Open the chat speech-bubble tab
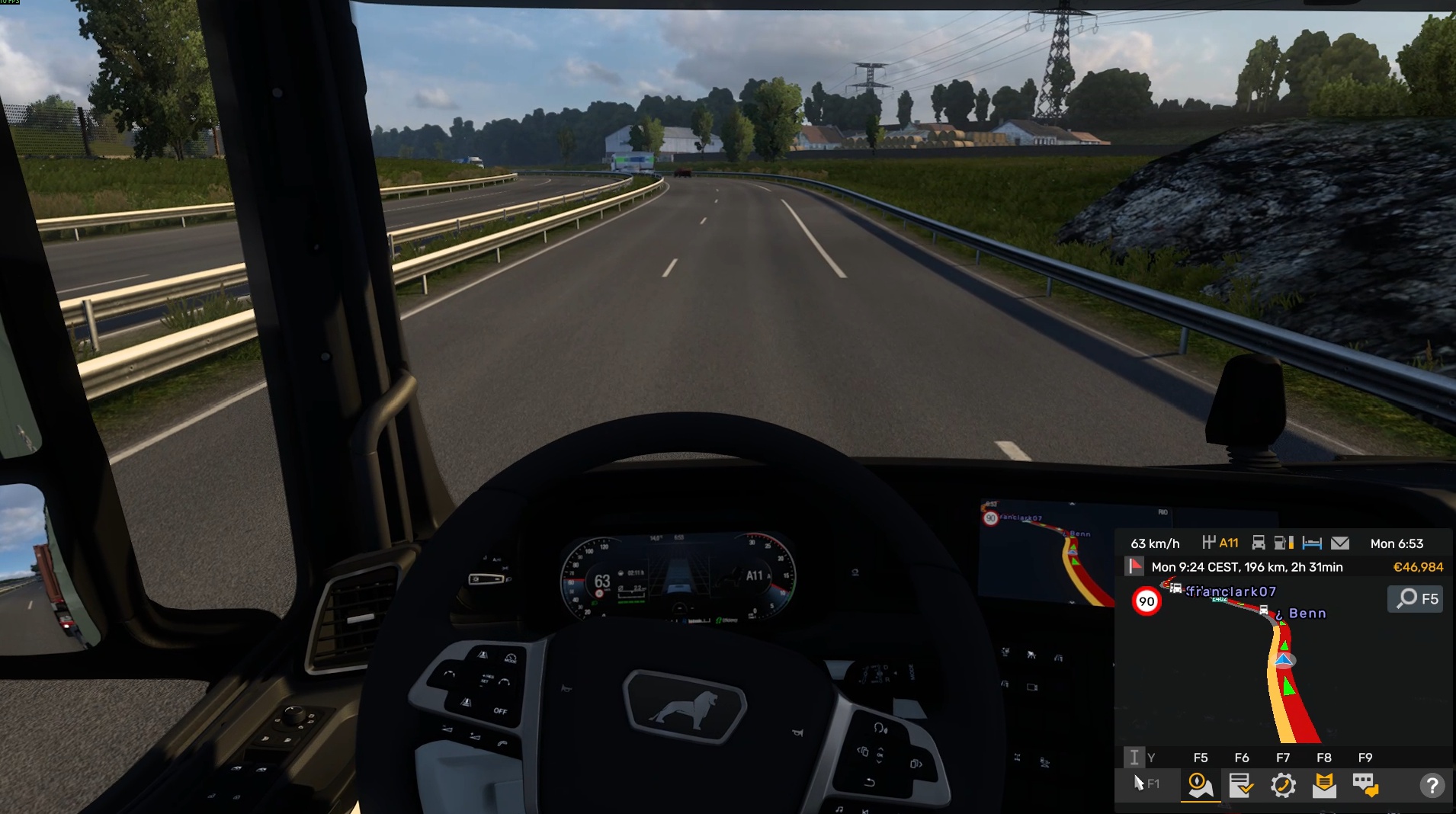 pyautogui.click(x=1365, y=785)
